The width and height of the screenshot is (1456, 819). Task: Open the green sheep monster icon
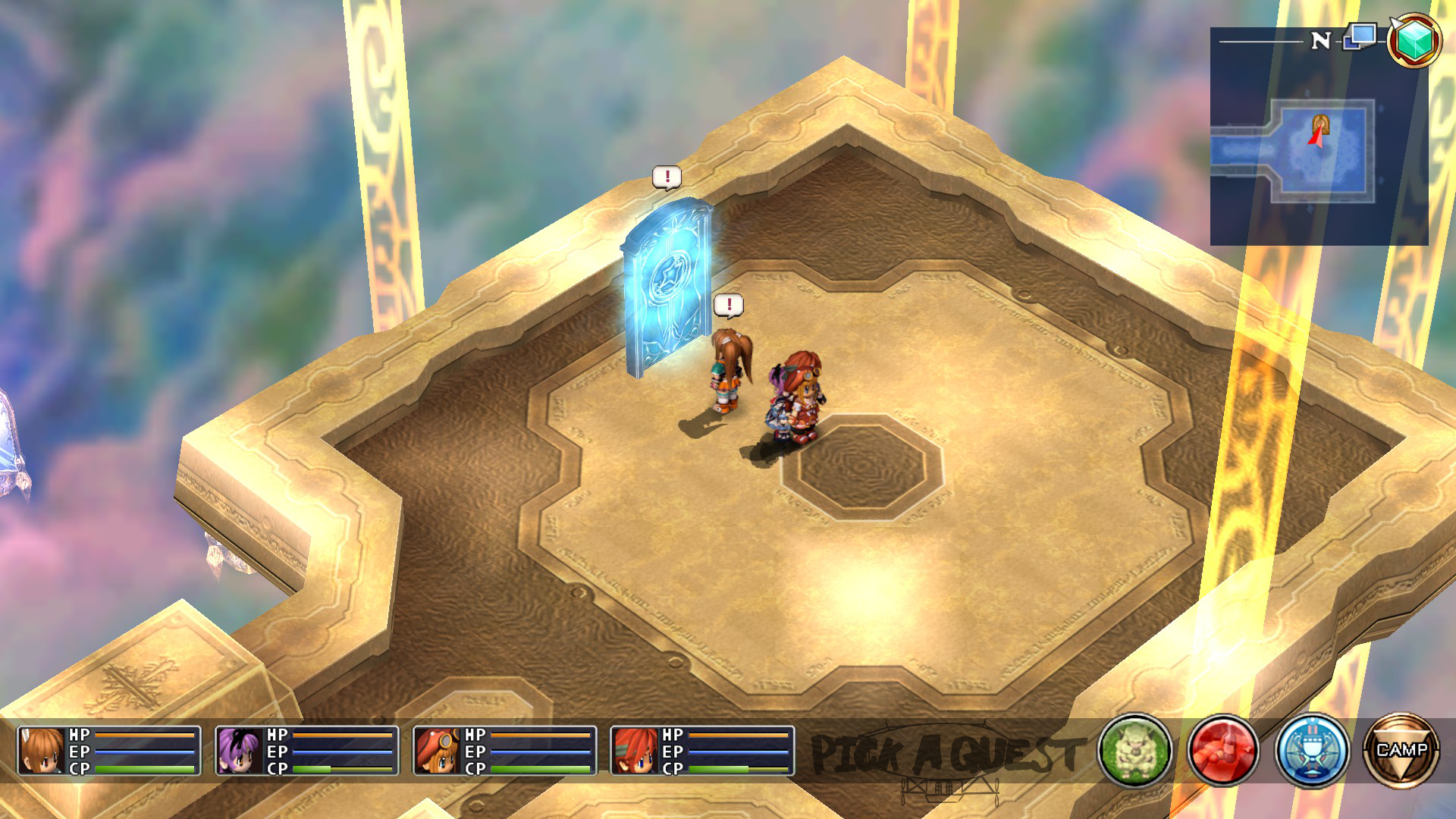click(1134, 751)
